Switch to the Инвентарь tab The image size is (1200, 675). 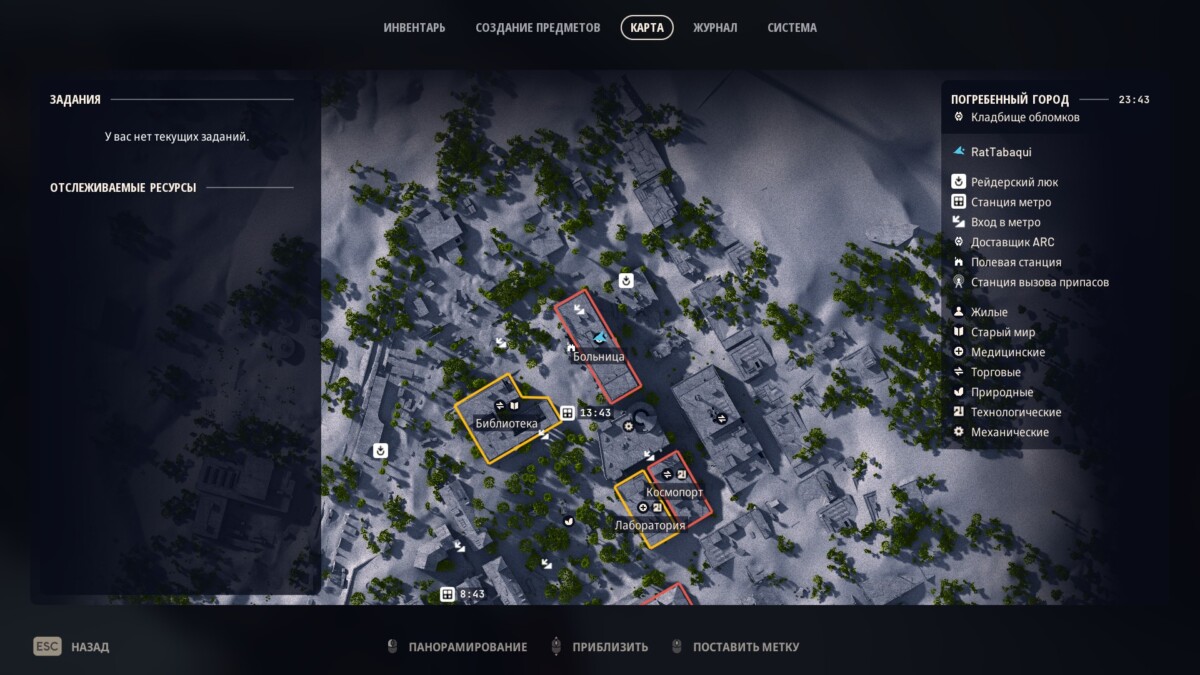click(414, 28)
